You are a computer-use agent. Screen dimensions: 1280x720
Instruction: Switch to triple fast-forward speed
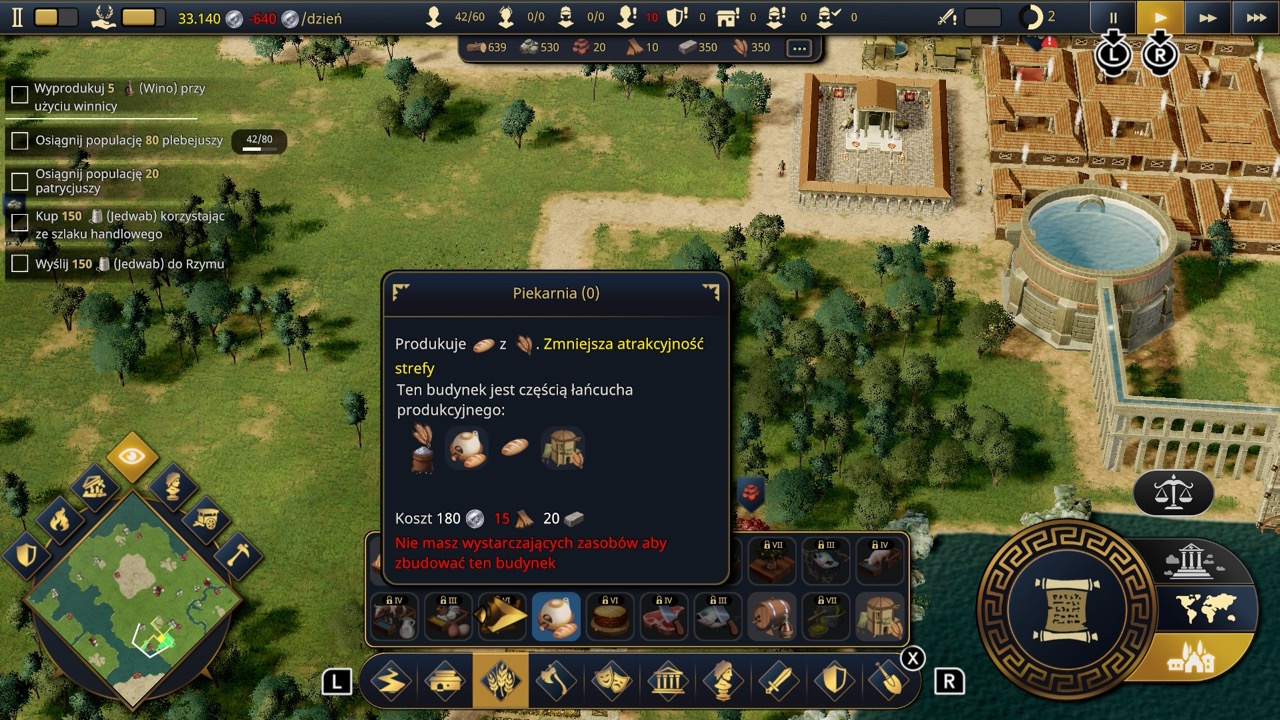pos(1255,18)
